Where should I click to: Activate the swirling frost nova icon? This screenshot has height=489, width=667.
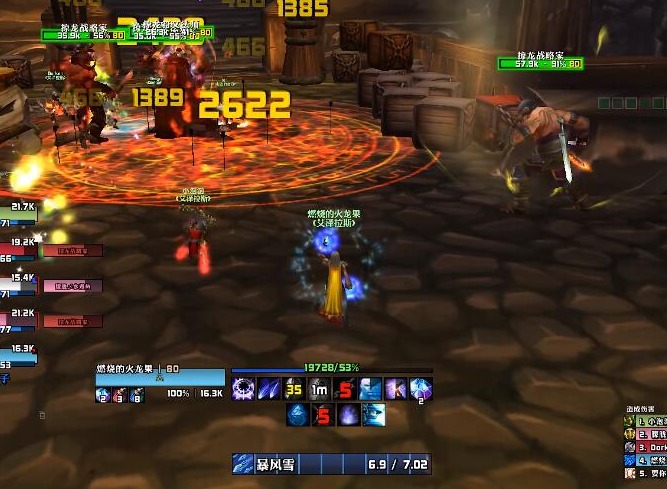point(244,390)
